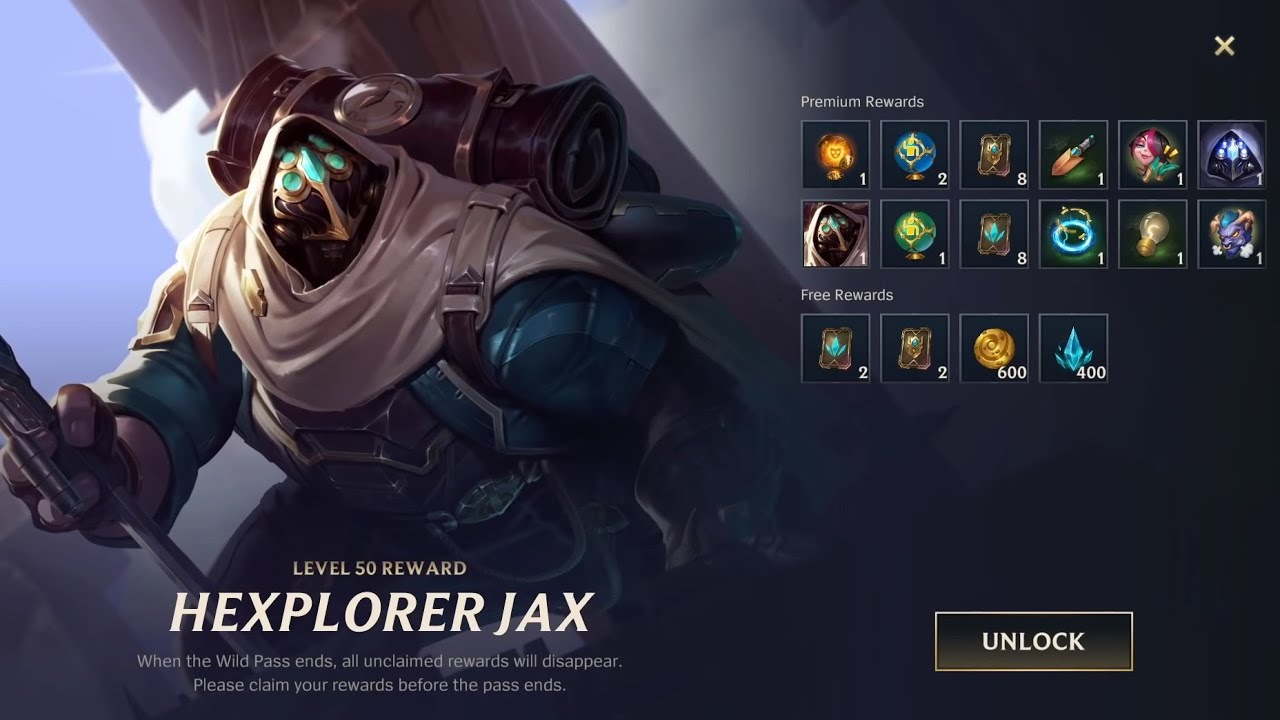Click the light bulb emote reward

pyautogui.click(x=1152, y=233)
